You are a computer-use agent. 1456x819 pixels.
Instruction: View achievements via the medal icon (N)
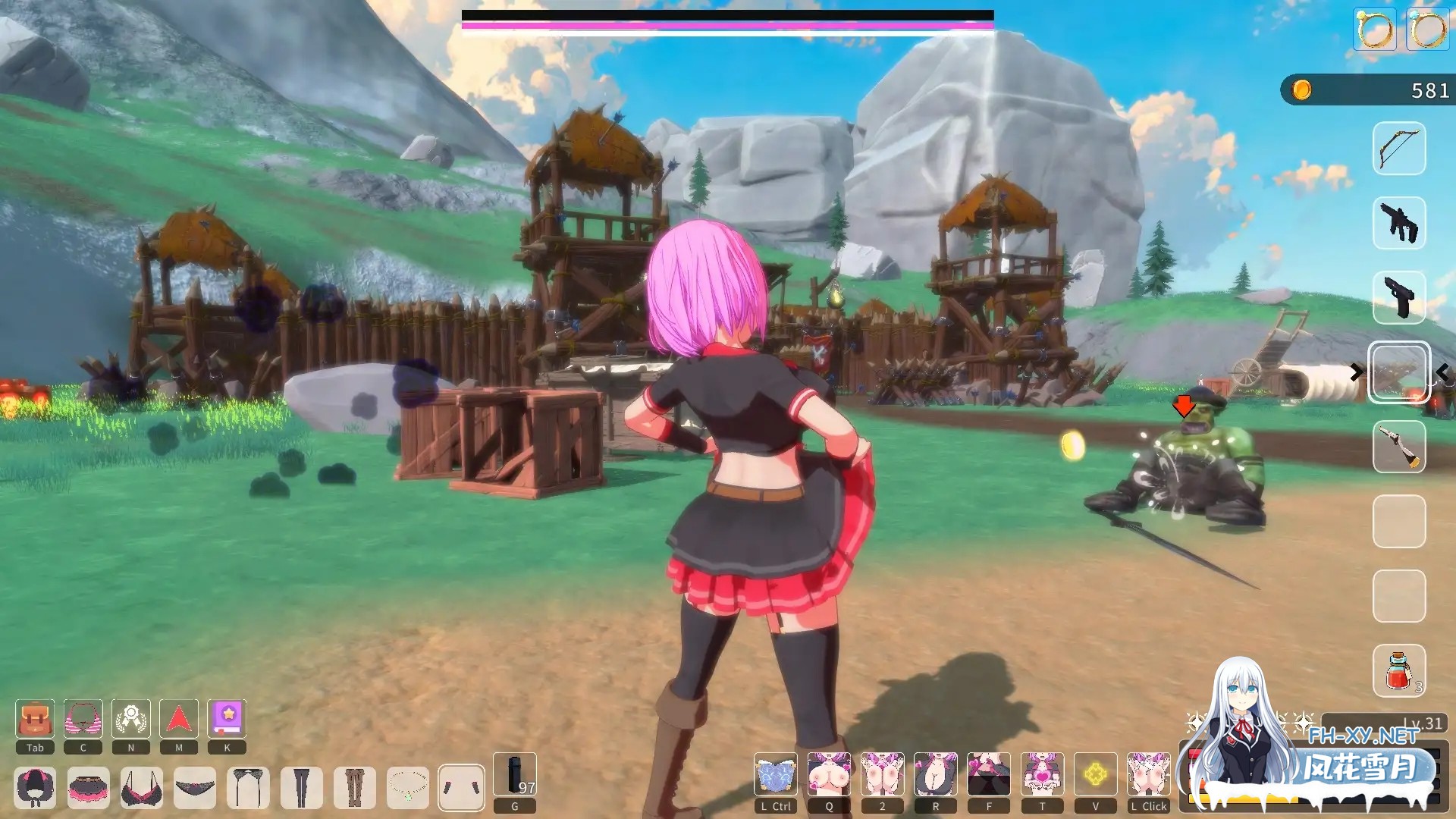coord(130,719)
